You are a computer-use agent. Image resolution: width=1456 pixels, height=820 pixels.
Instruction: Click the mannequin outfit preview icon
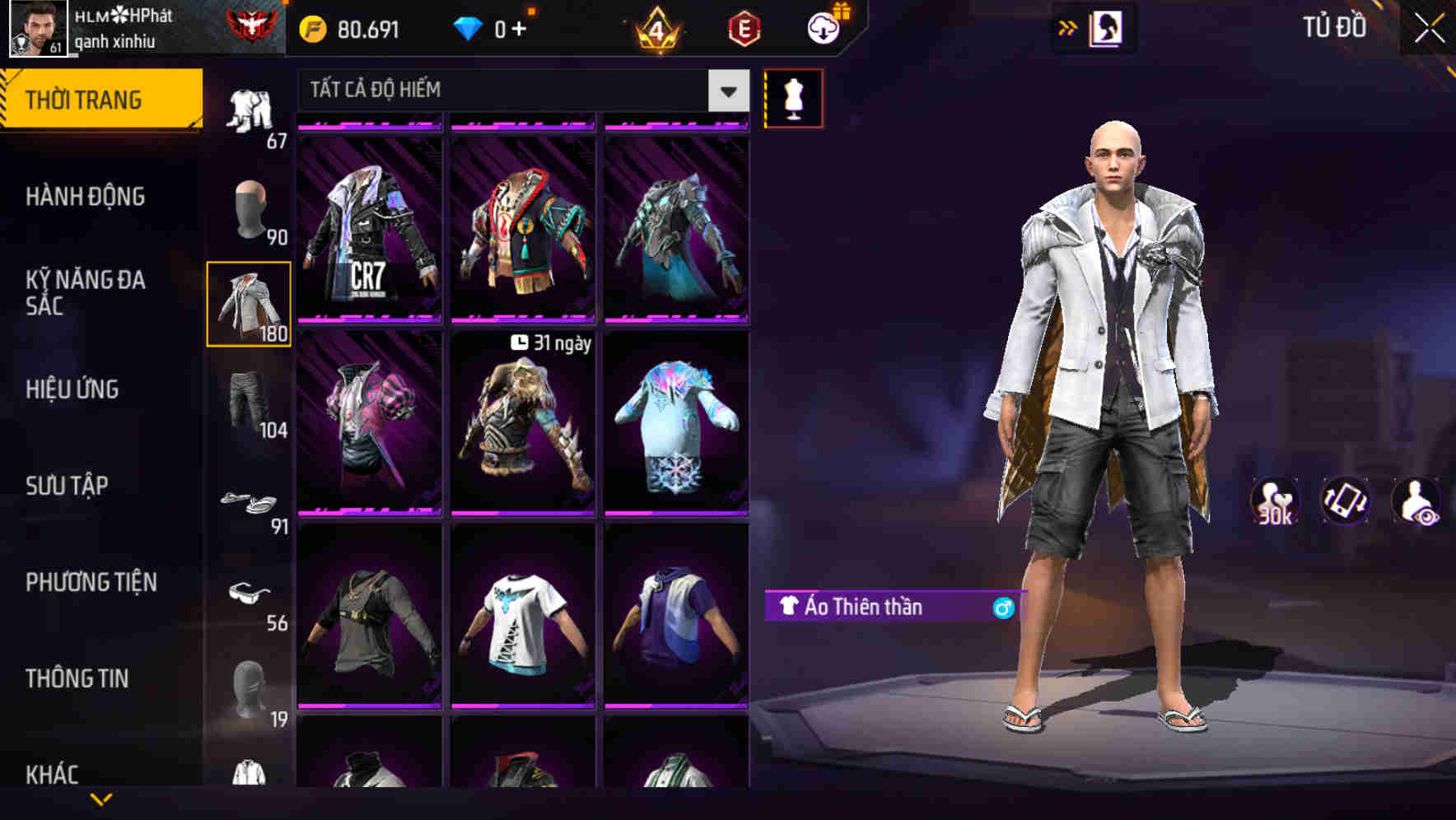(x=794, y=97)
